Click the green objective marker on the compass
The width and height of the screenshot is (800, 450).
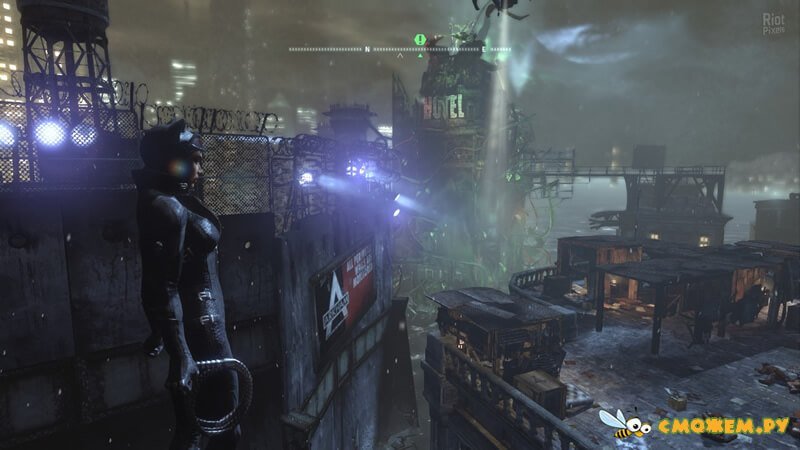[x=421, y=40]
